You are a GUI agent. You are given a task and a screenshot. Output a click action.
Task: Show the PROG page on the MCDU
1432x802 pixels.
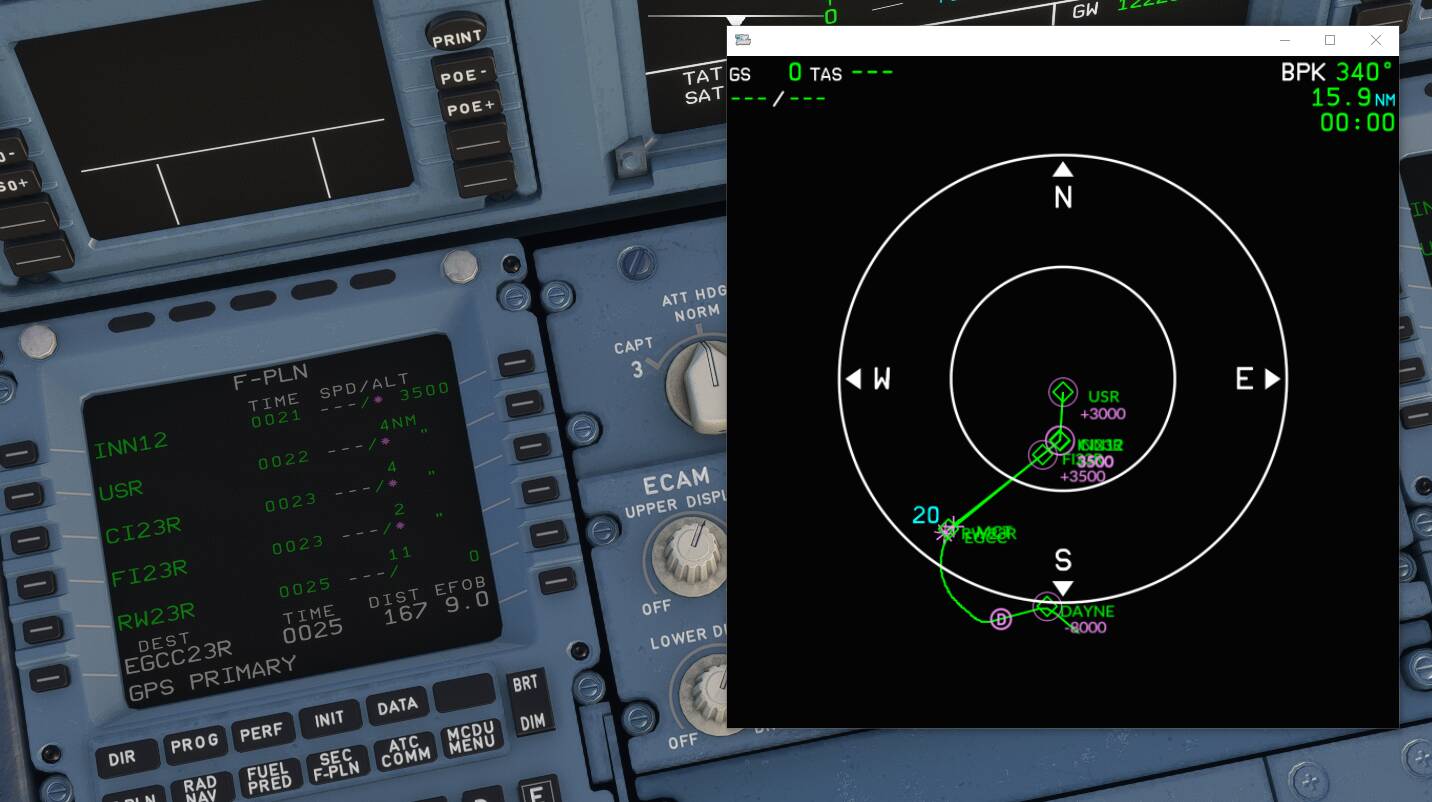[x=194, y=743]
